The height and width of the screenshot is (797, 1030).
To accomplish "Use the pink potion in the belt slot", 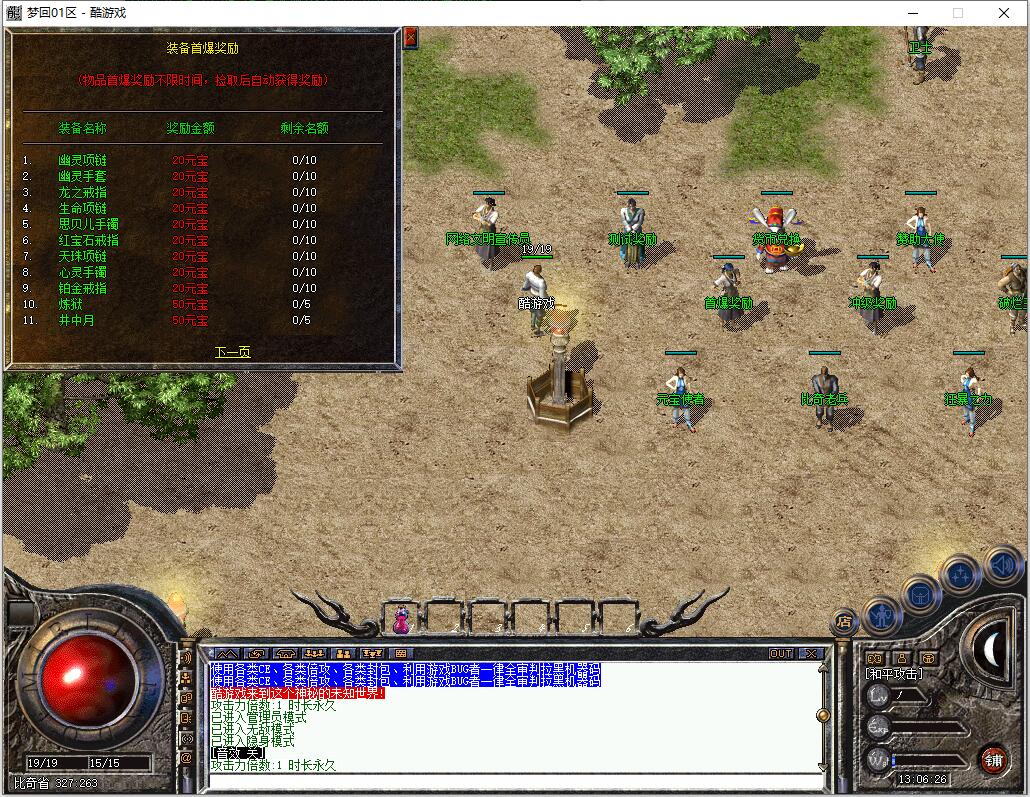I will coord(401,619).
